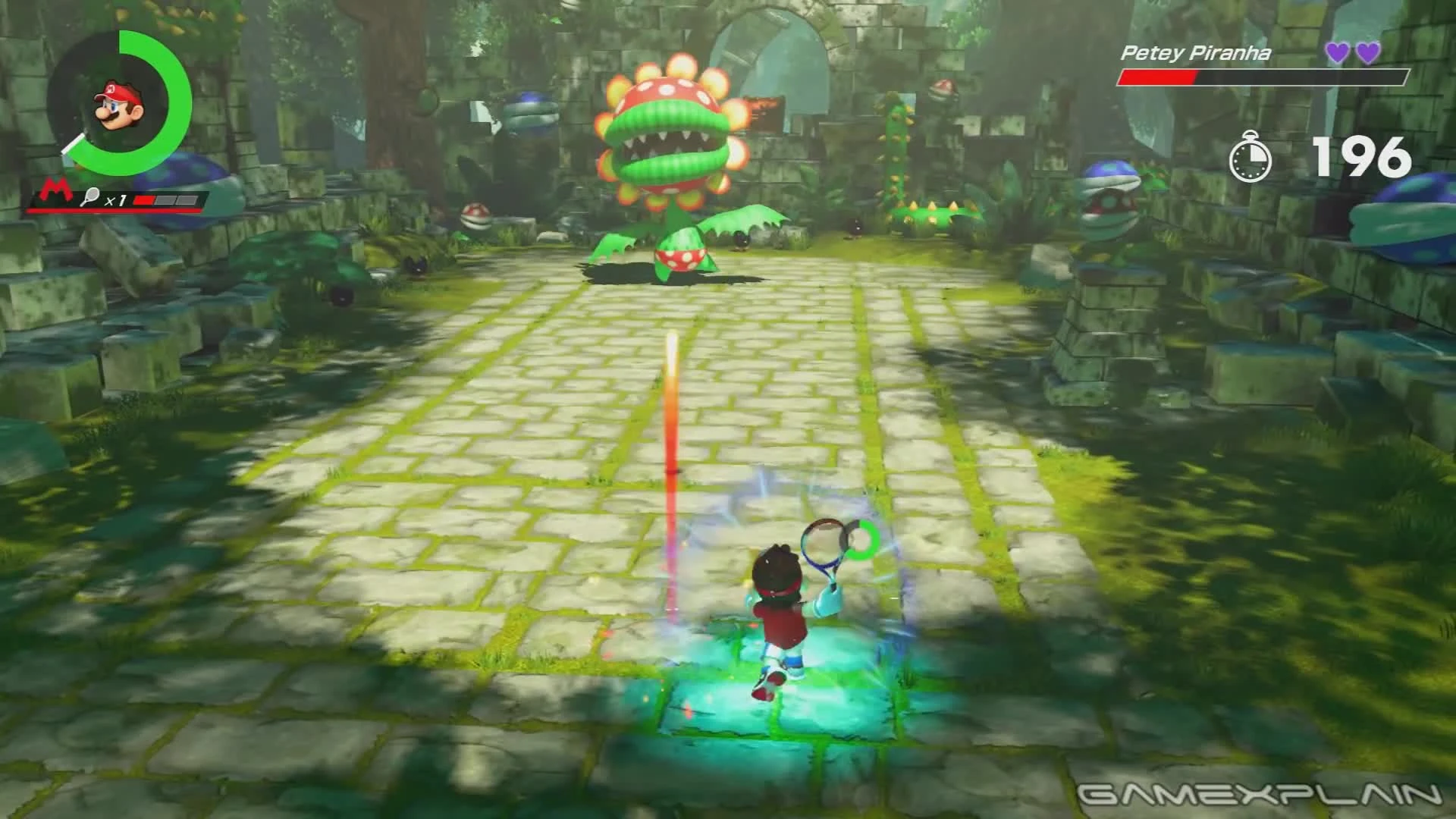1456x819 pixels.
Task: Tap the glowing trick-shot zone marker
Action: (x=789, y=705)
